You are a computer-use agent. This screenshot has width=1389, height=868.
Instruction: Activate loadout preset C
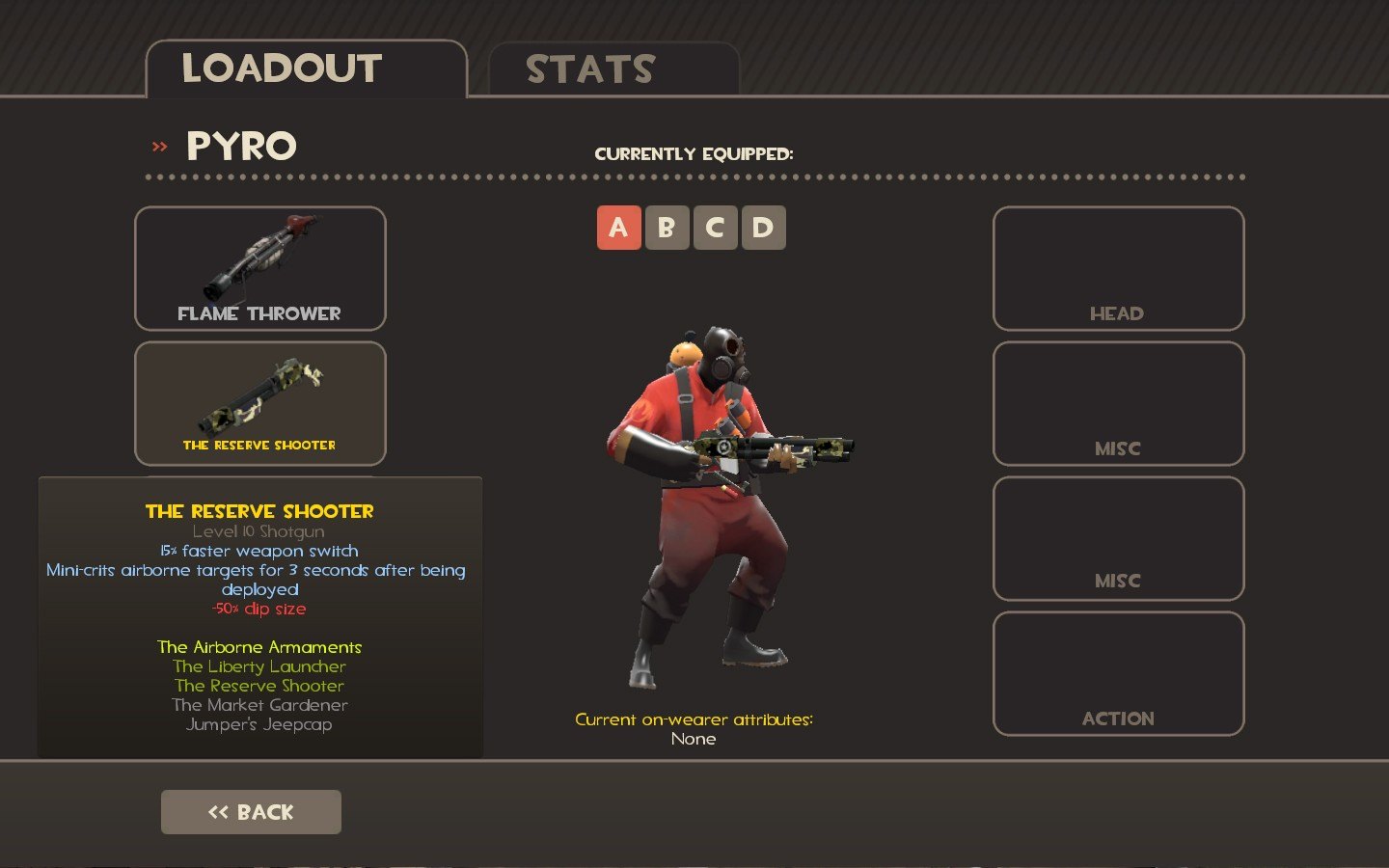point(715,228)
